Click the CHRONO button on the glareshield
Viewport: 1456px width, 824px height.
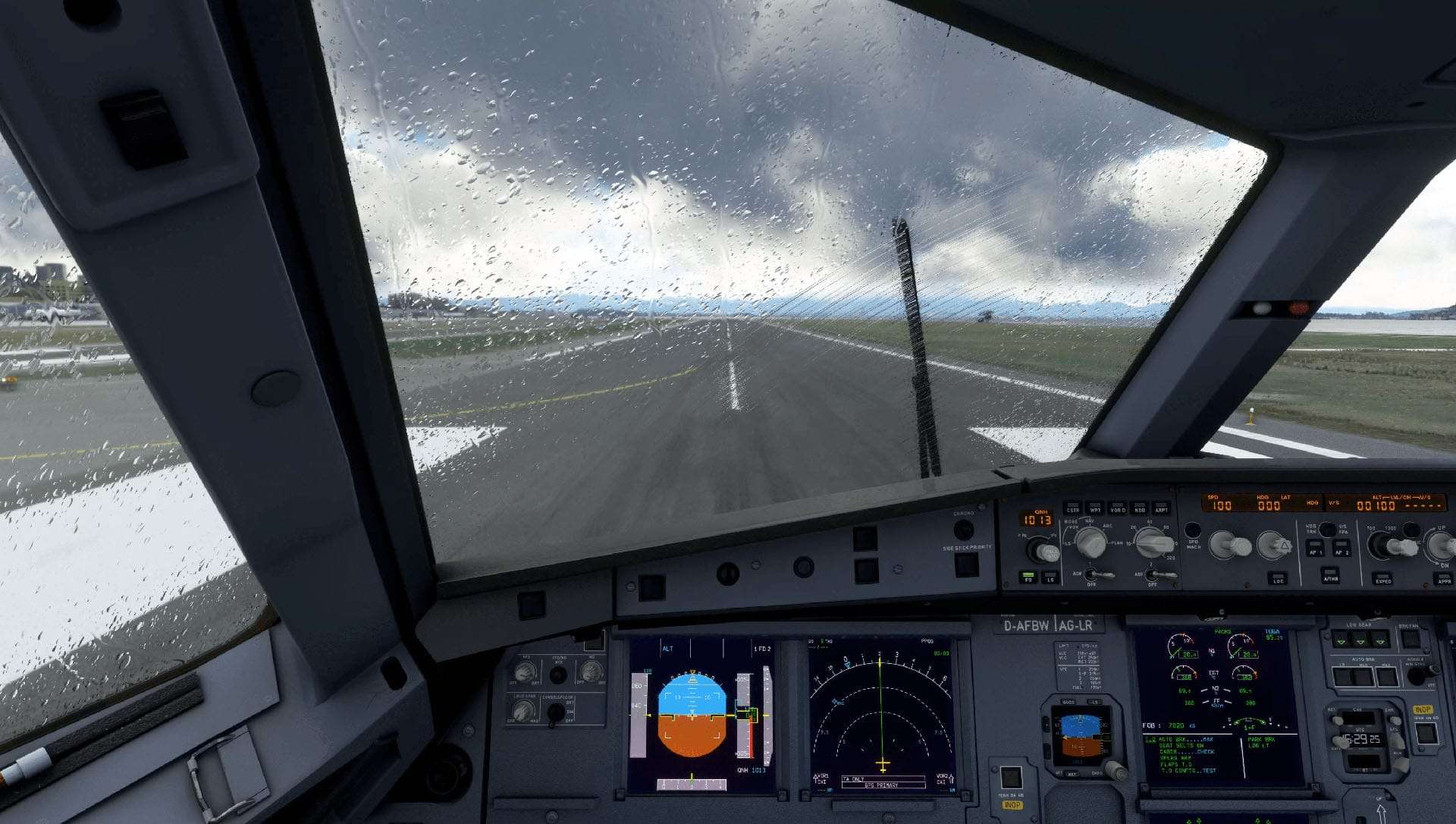pos(963,529)
